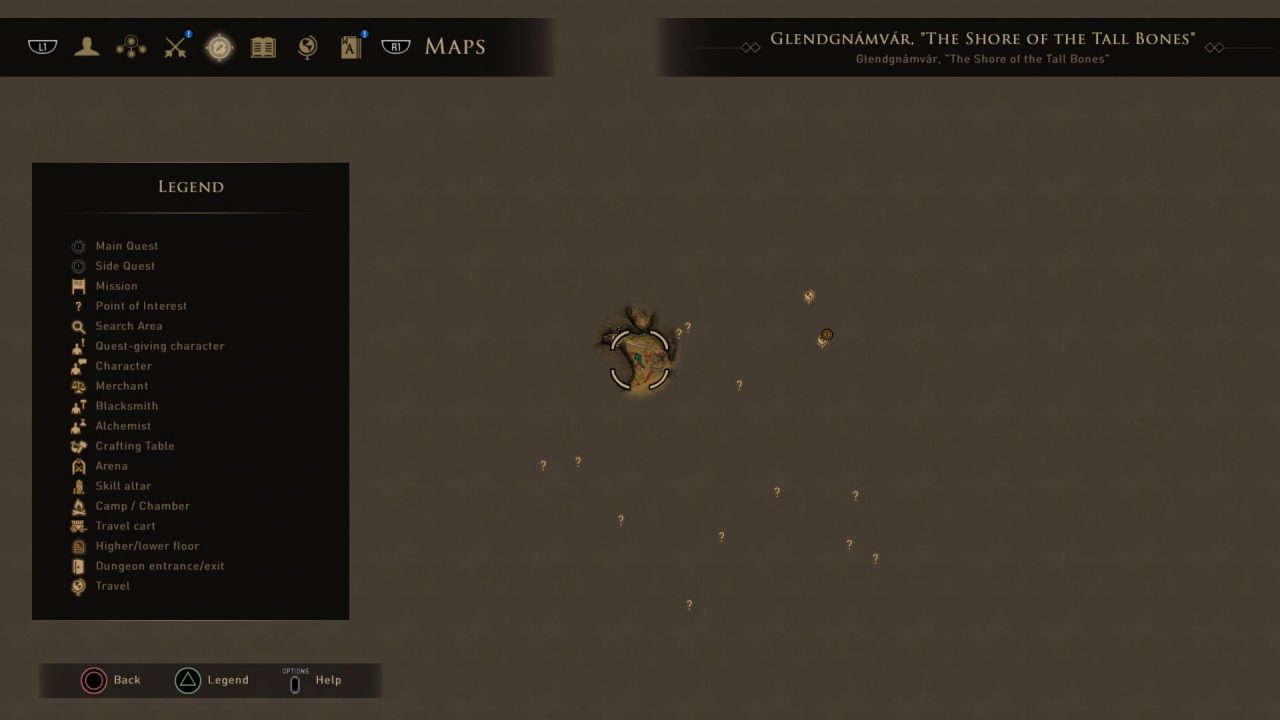Switch to the globe world tab
The image size is (1280, 720).
pos(307,47)
